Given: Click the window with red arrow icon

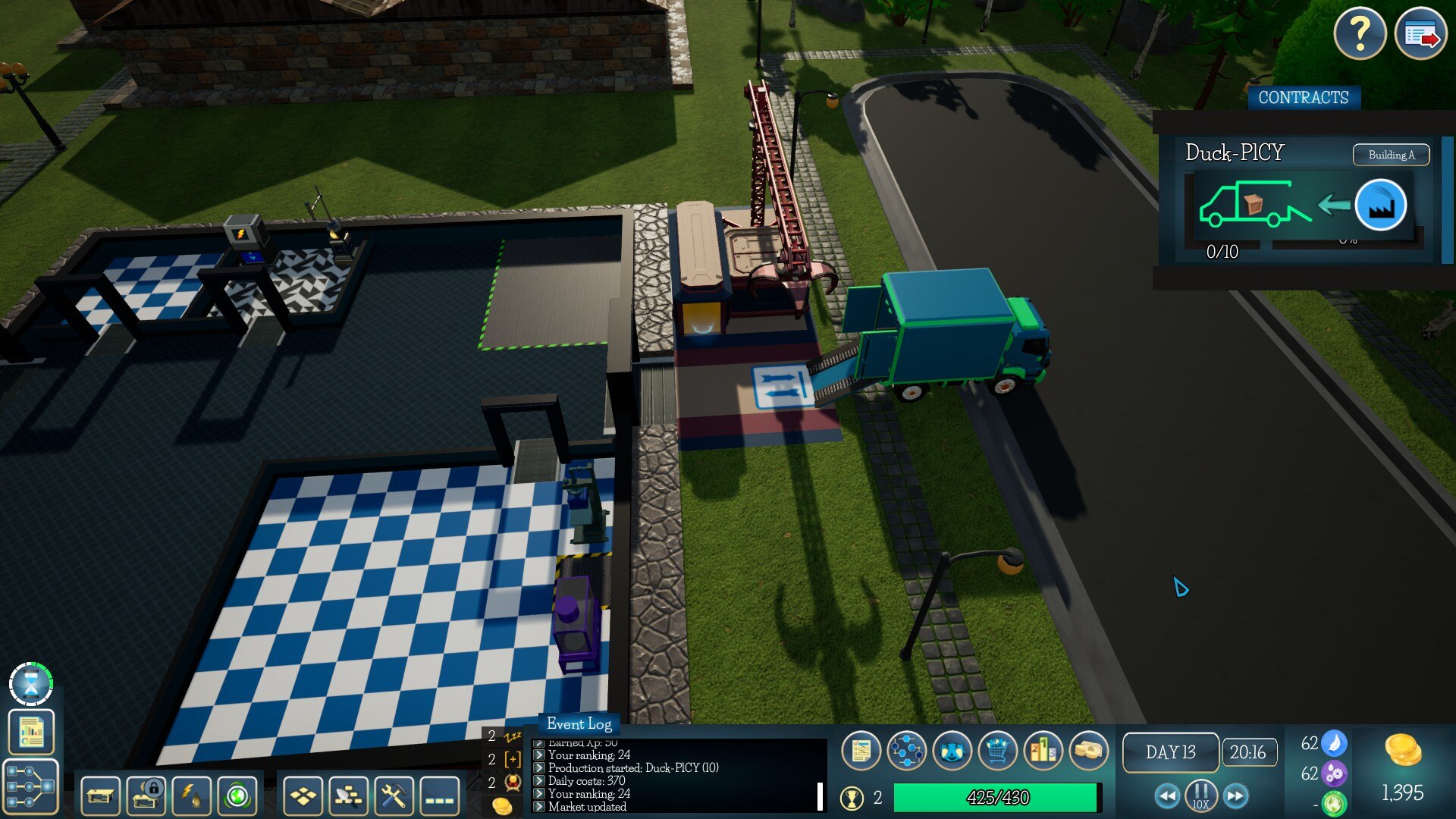Looking at the screenshot, I should (1420, 33).
